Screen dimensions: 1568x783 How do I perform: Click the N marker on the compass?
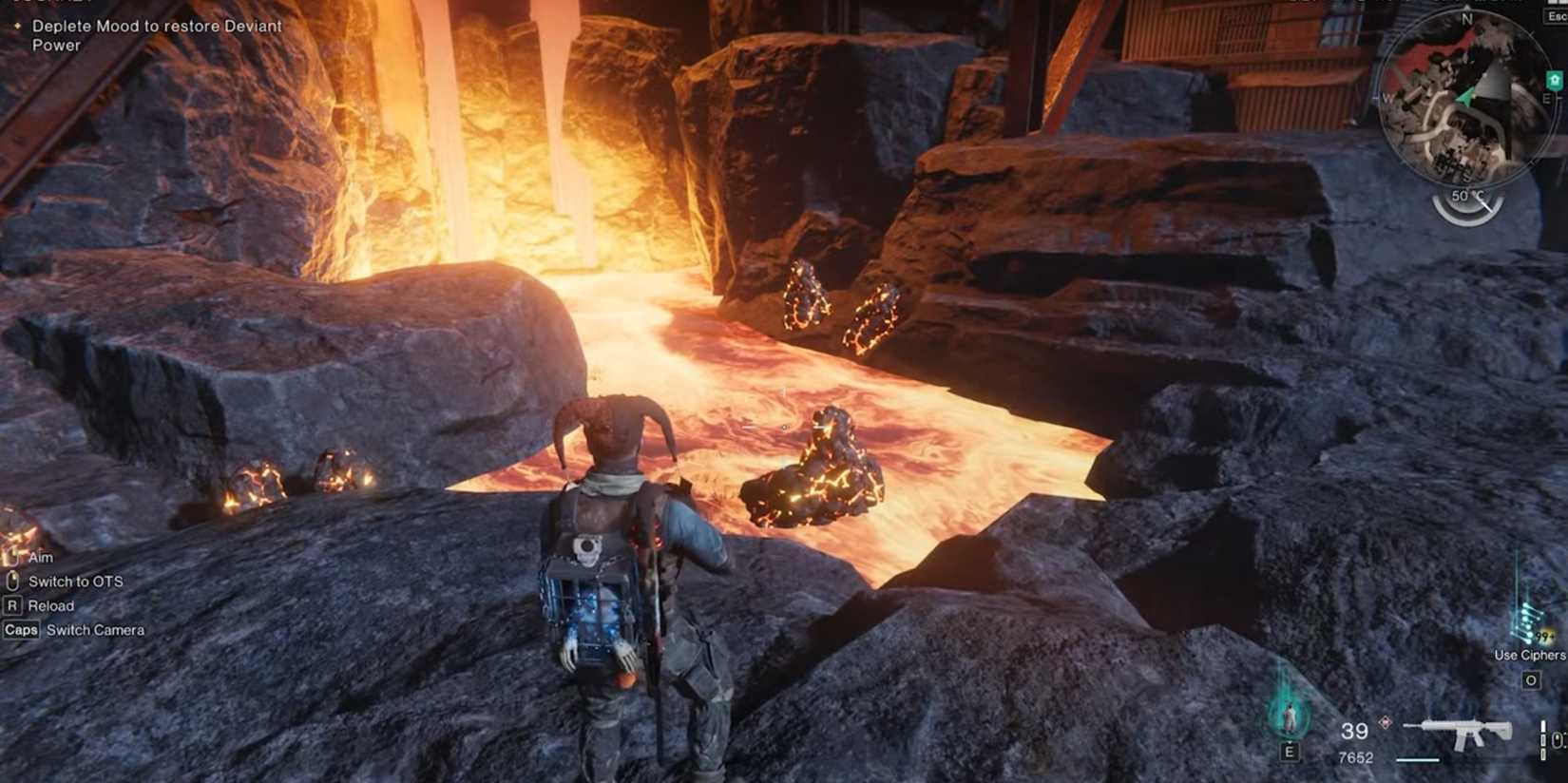click(1466, 18)
